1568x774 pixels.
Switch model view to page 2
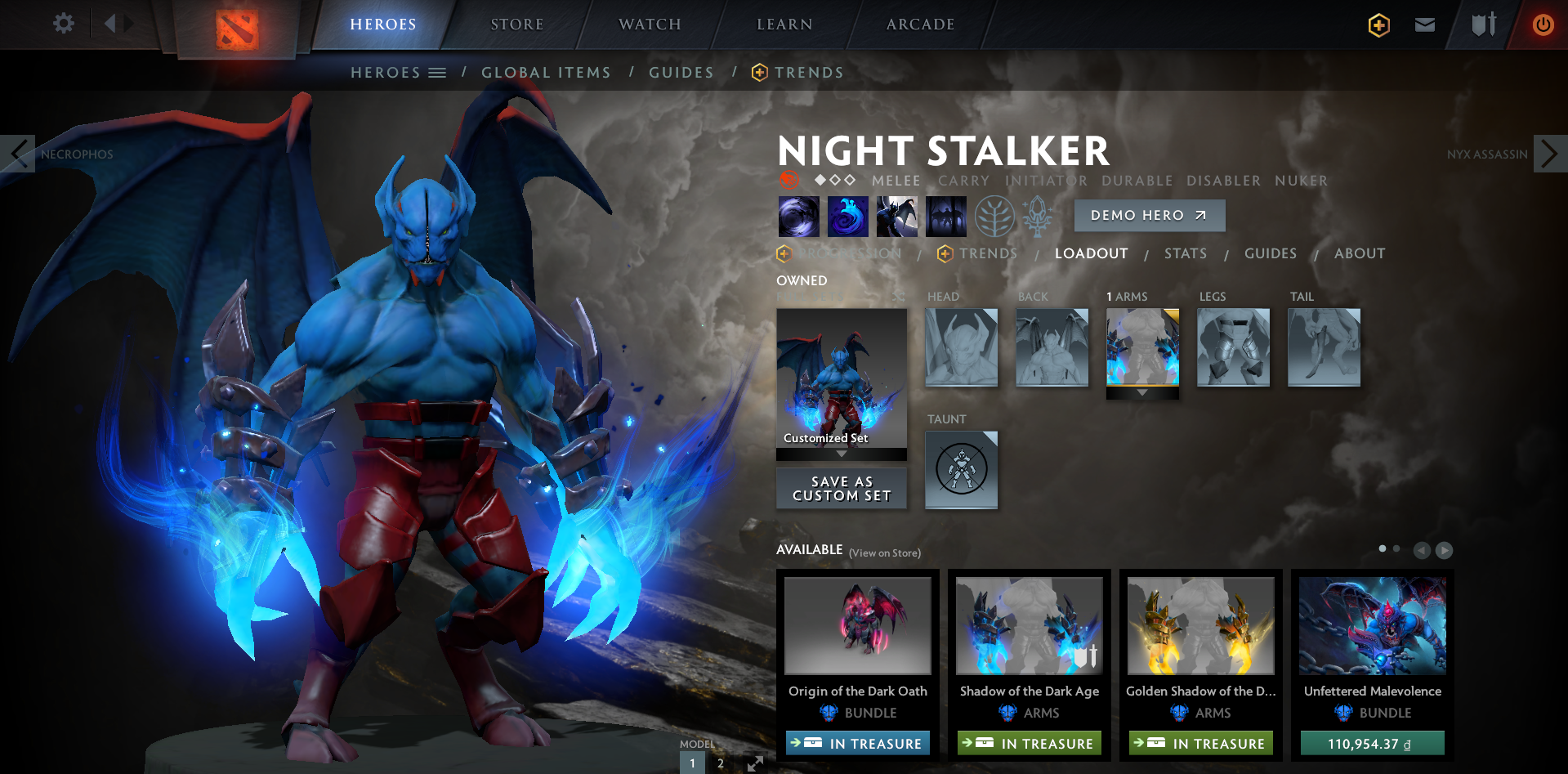click(x=720, y=762)
